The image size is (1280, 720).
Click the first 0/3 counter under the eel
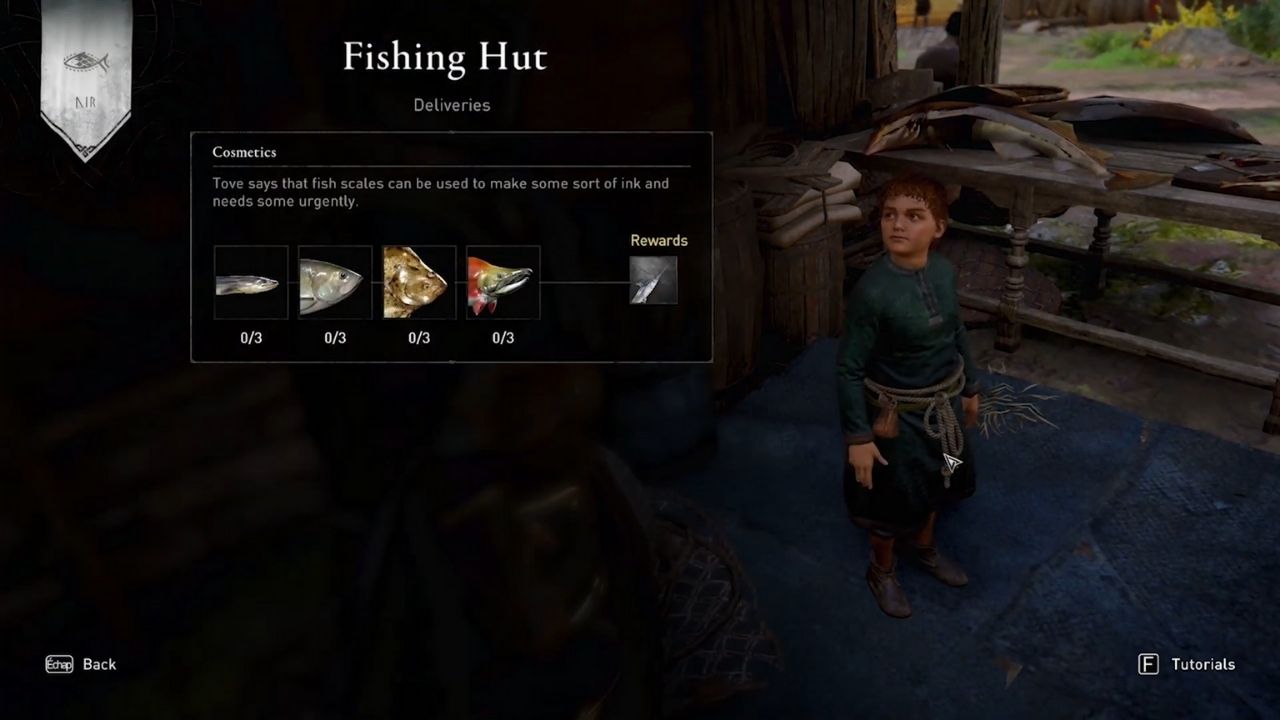250,338
